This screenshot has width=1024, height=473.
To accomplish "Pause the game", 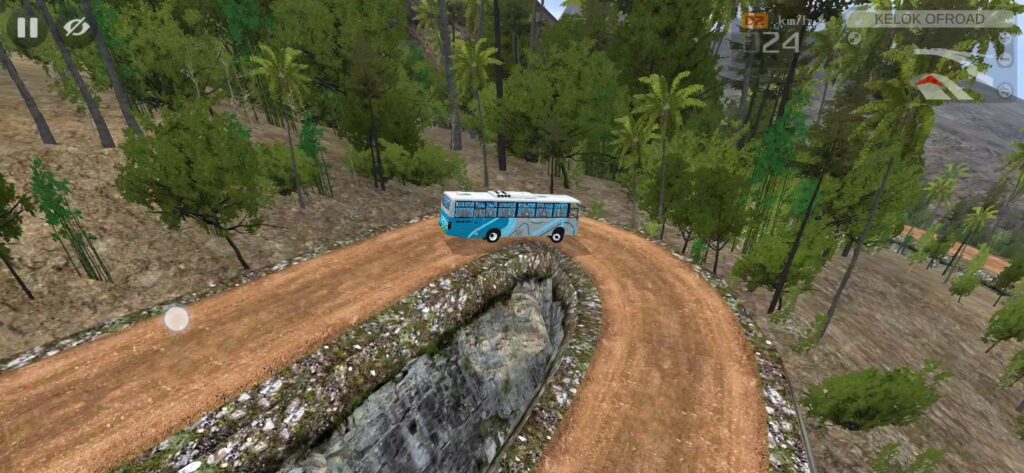I will [x=27, y=27].
